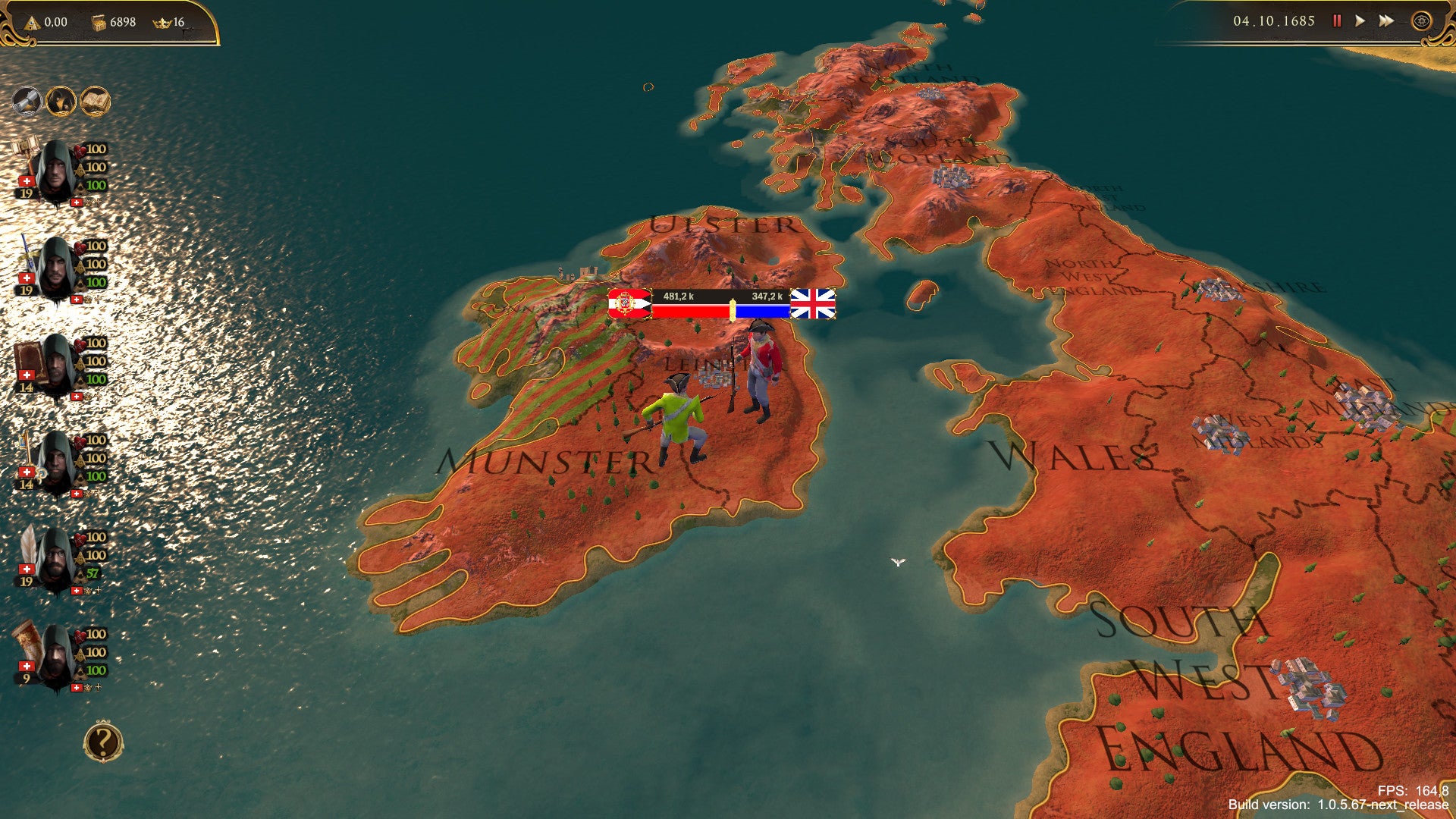This screenshot has width=1456, height=819.
Task: Select the hooded agent with the feather quill
Action: tap(55, 560)
